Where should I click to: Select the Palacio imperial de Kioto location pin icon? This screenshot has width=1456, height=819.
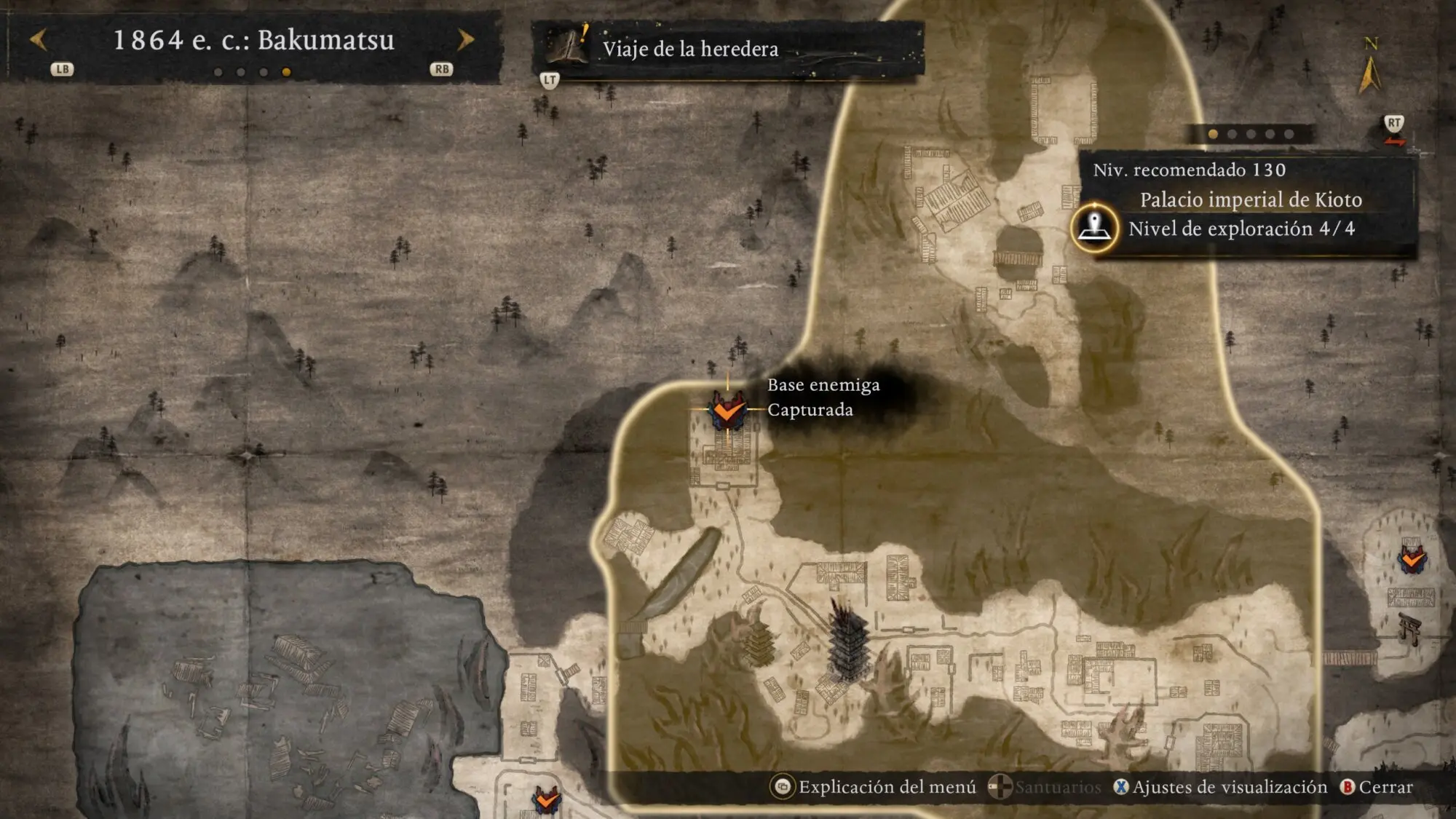click(x=1094, y=228)
